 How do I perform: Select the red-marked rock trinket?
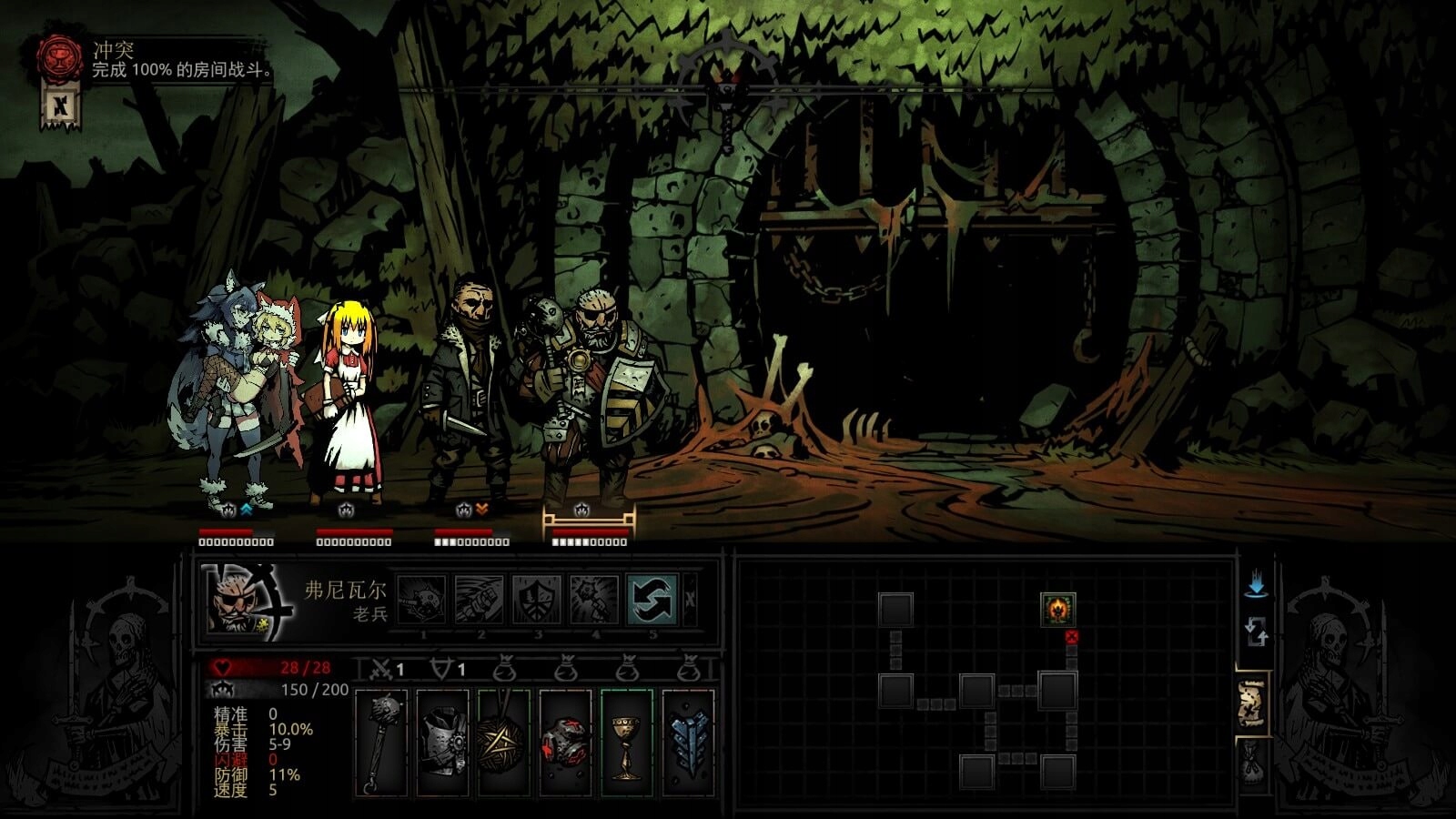(566, 742)
